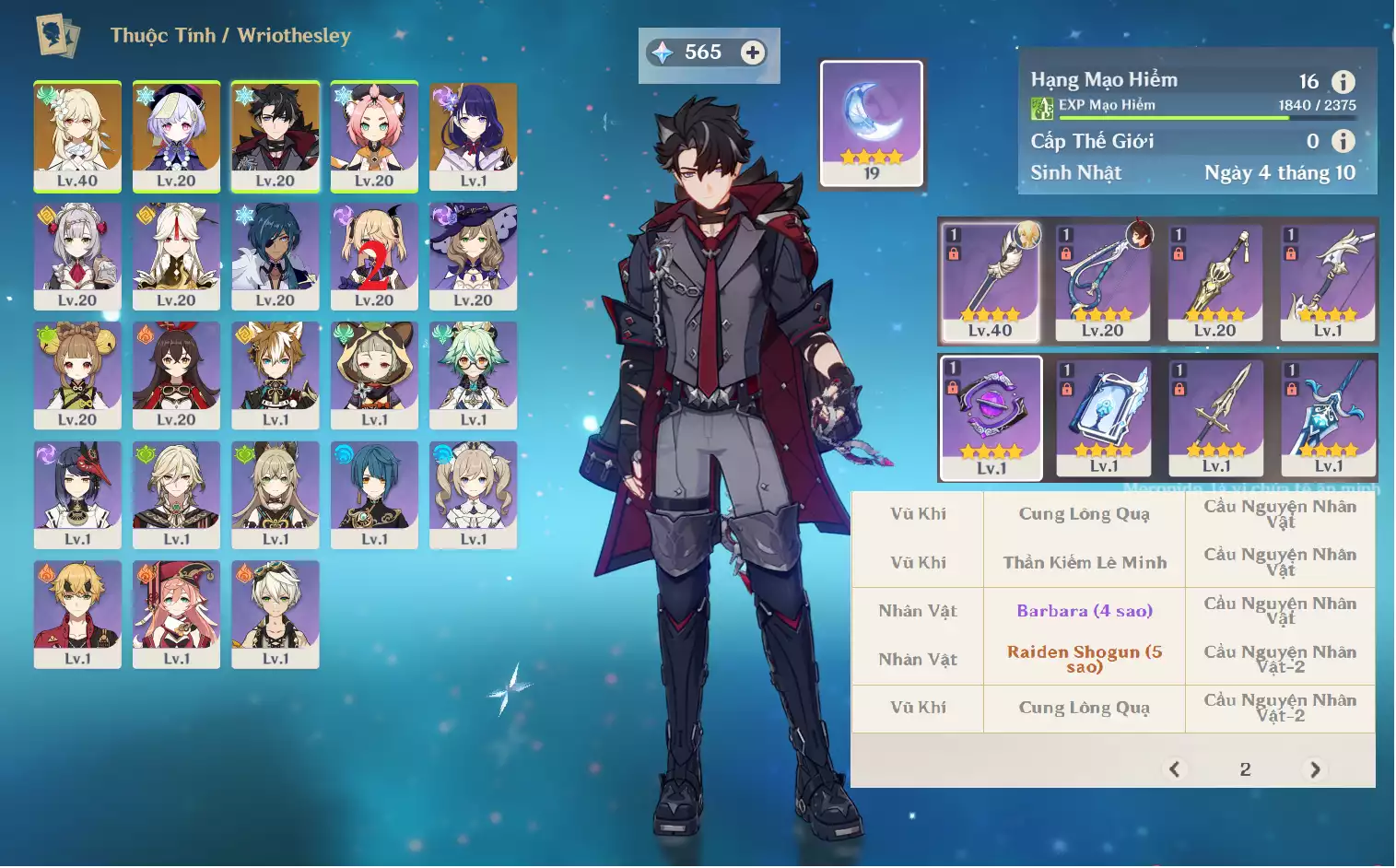The image size is (1396, 868).
Task: Choose Qiqi's character portrait
Action: [x=176, y=135]
